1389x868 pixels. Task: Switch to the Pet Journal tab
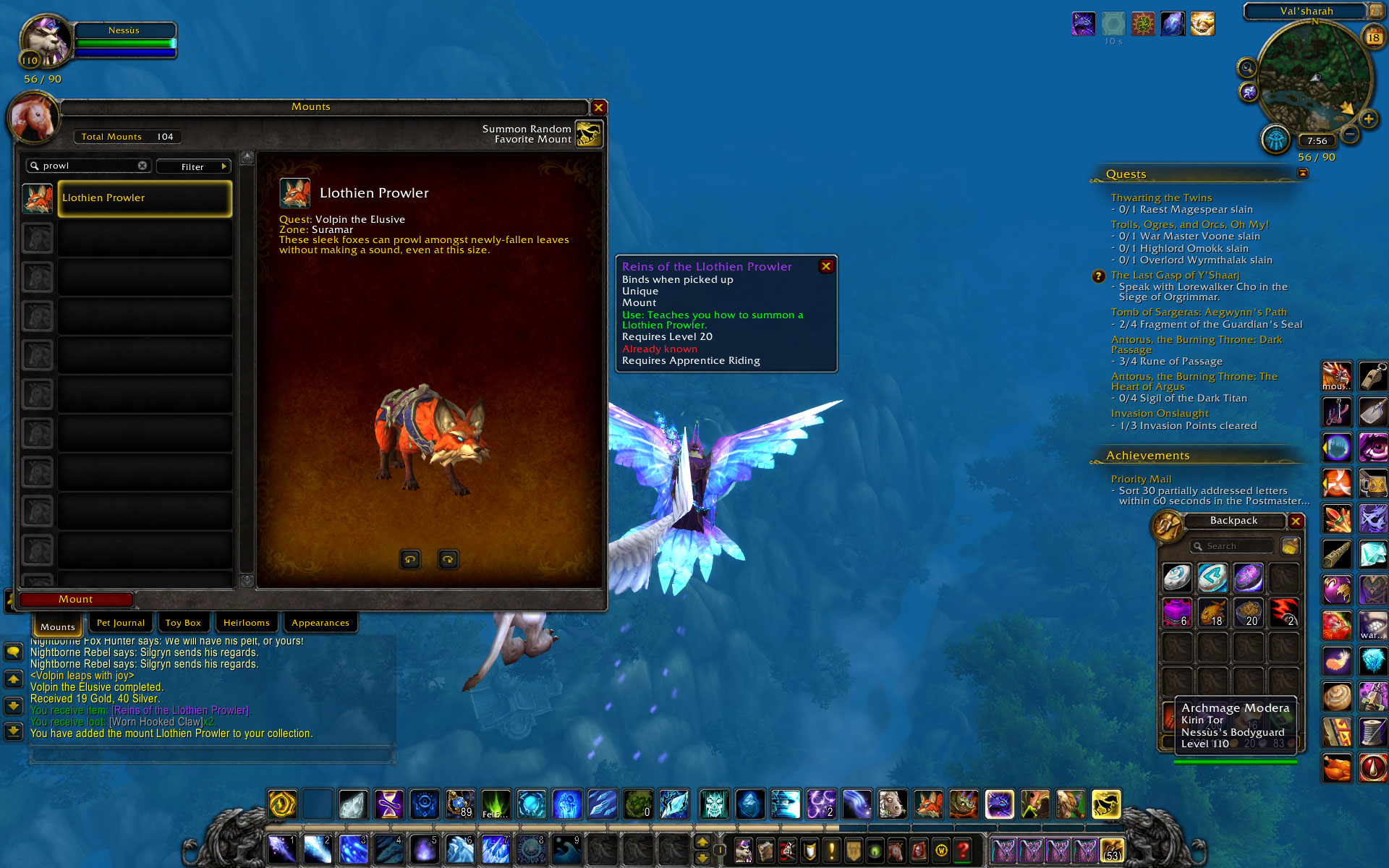point(120,623)
